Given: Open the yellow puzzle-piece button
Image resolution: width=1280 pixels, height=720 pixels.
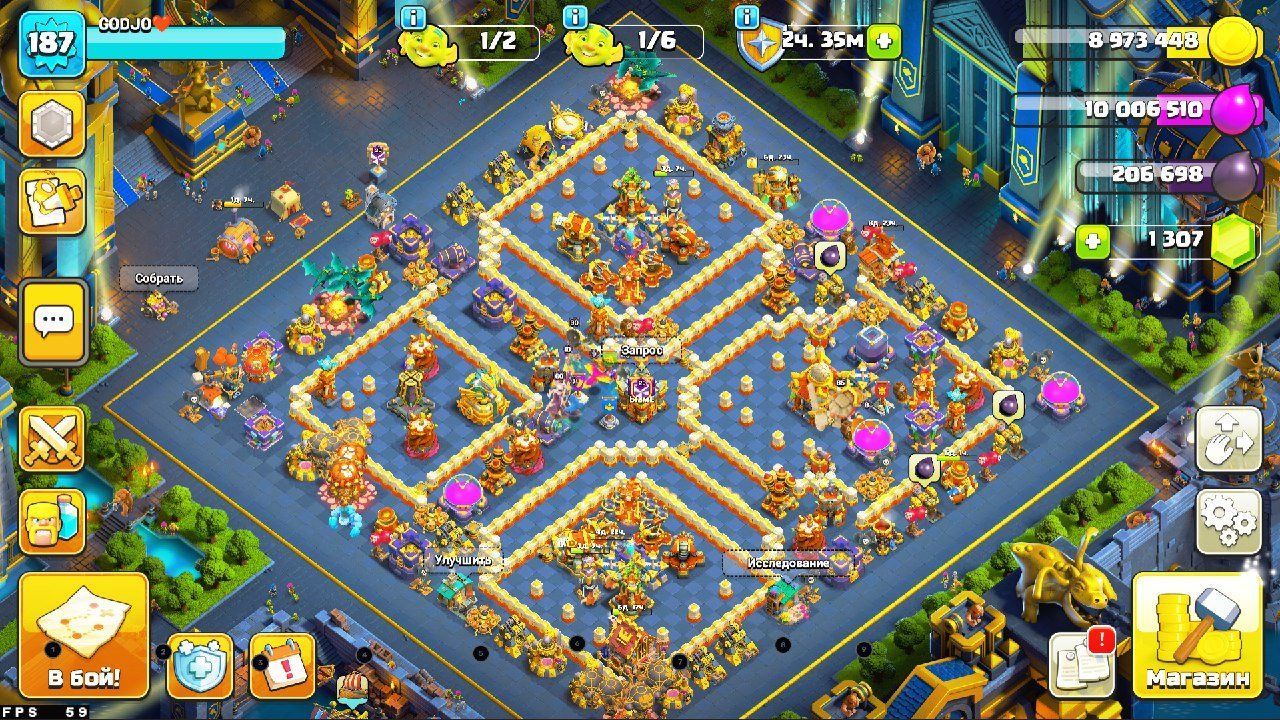Looking at the screenshot, I should point(52,201).
